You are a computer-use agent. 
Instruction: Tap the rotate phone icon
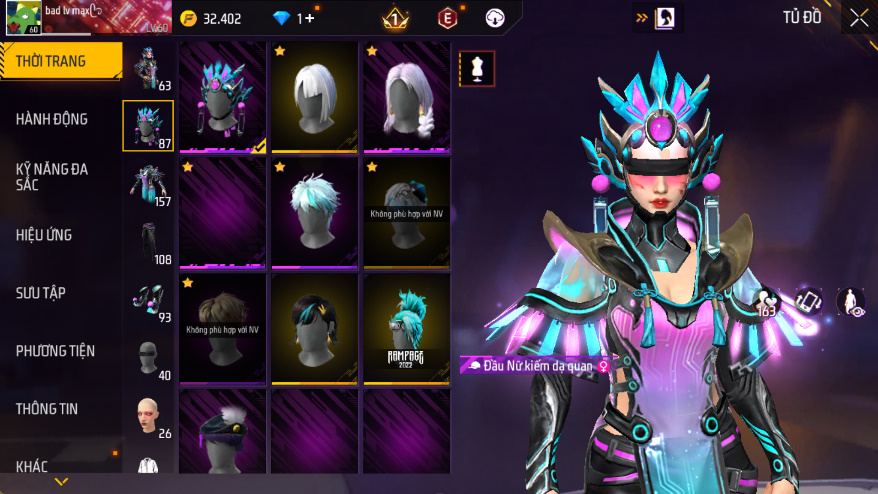tap(808, 300)
